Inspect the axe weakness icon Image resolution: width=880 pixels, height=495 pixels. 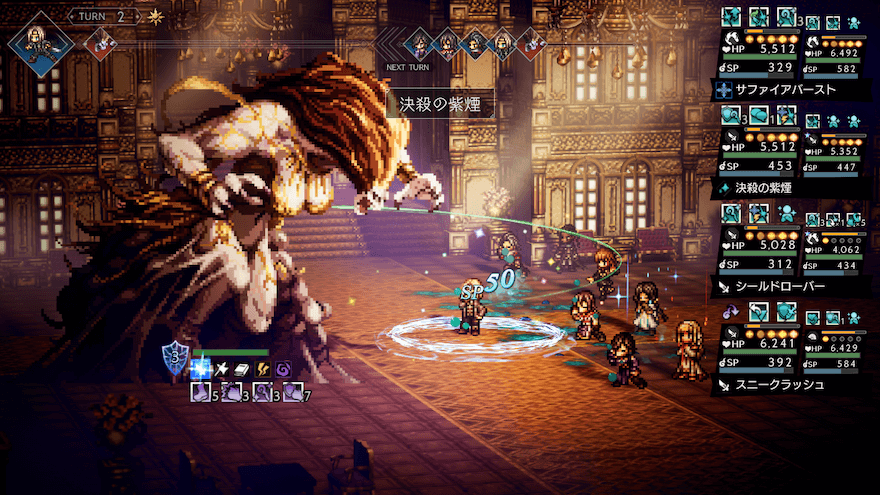221,369
